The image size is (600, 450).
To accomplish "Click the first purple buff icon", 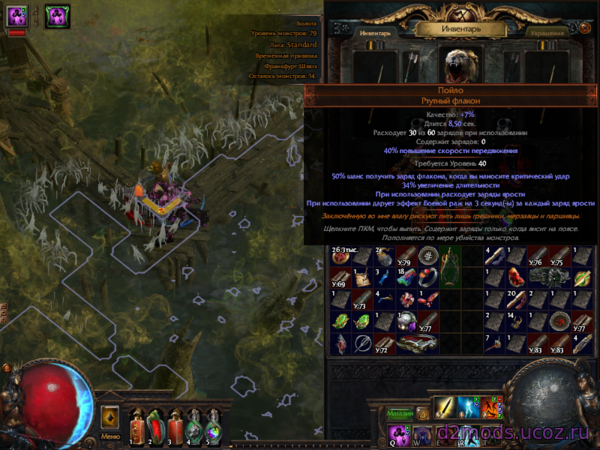I will pyautogui.click(x=17, y=16).
